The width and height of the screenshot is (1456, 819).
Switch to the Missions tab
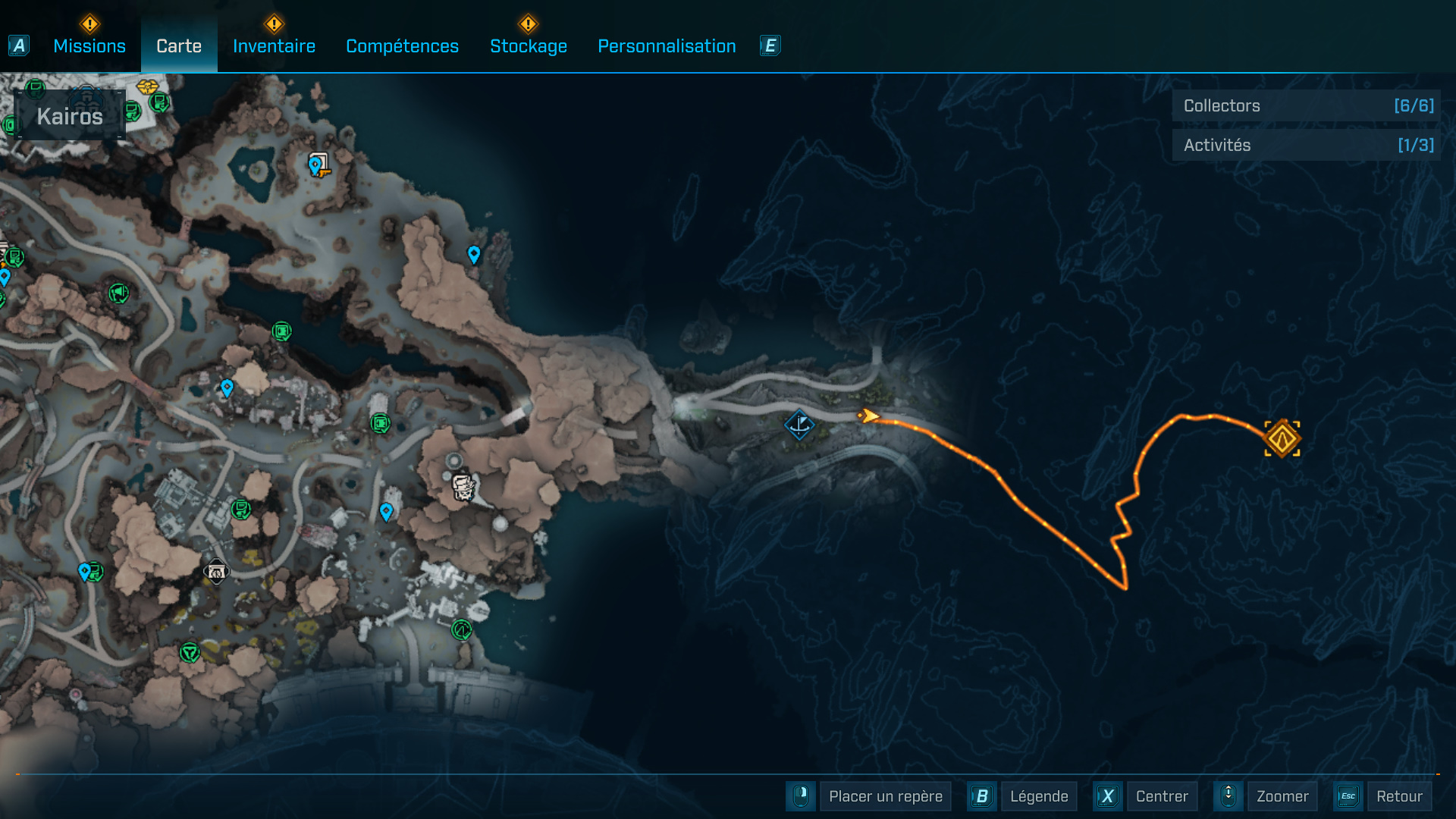point(89,46)
